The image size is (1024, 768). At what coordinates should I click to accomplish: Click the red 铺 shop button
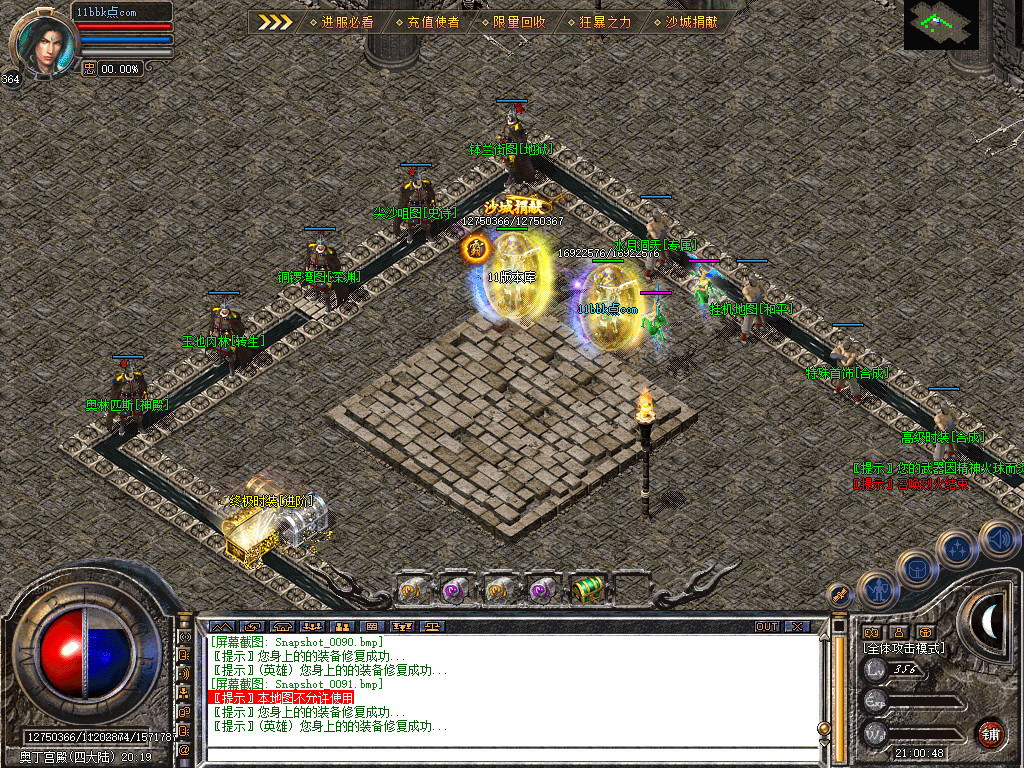pos(990,733)
